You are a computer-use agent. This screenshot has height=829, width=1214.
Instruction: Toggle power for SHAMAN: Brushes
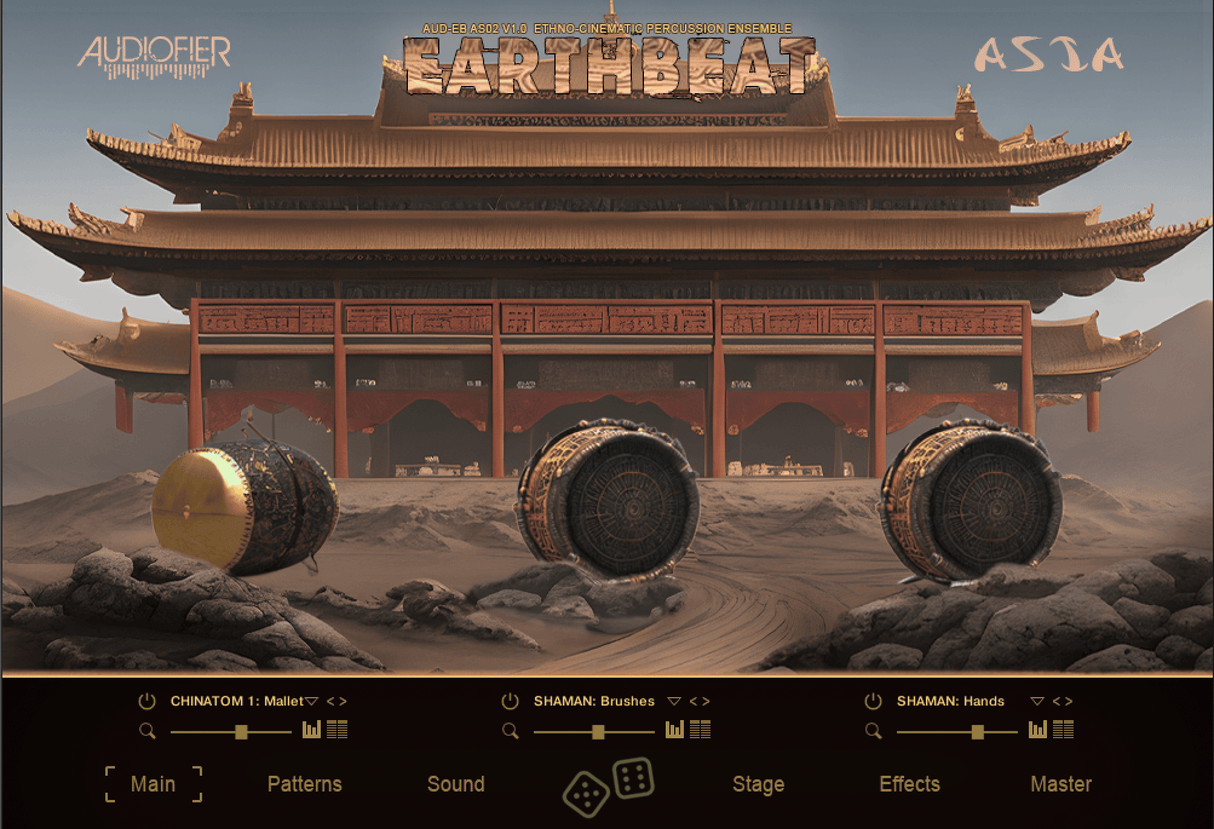(x=510, y=701)
